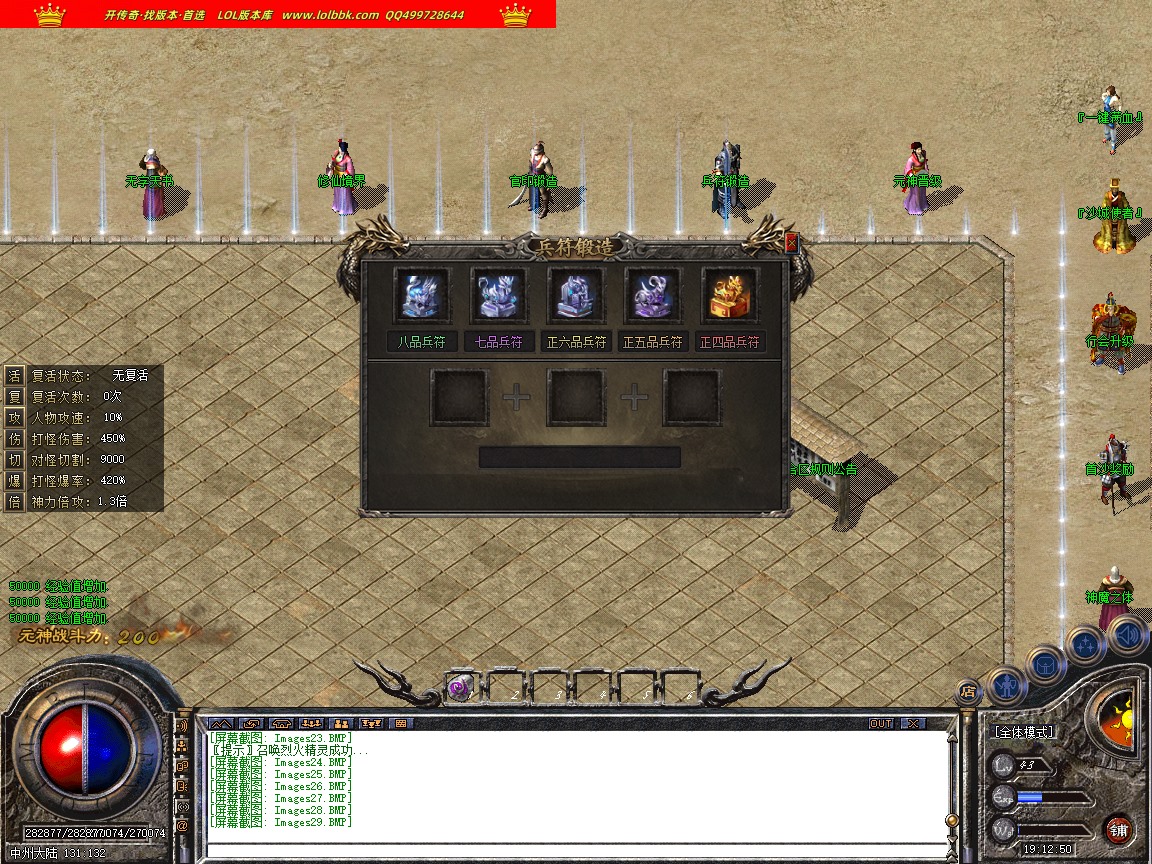Open the bag inventory icon

point(1046,663)
